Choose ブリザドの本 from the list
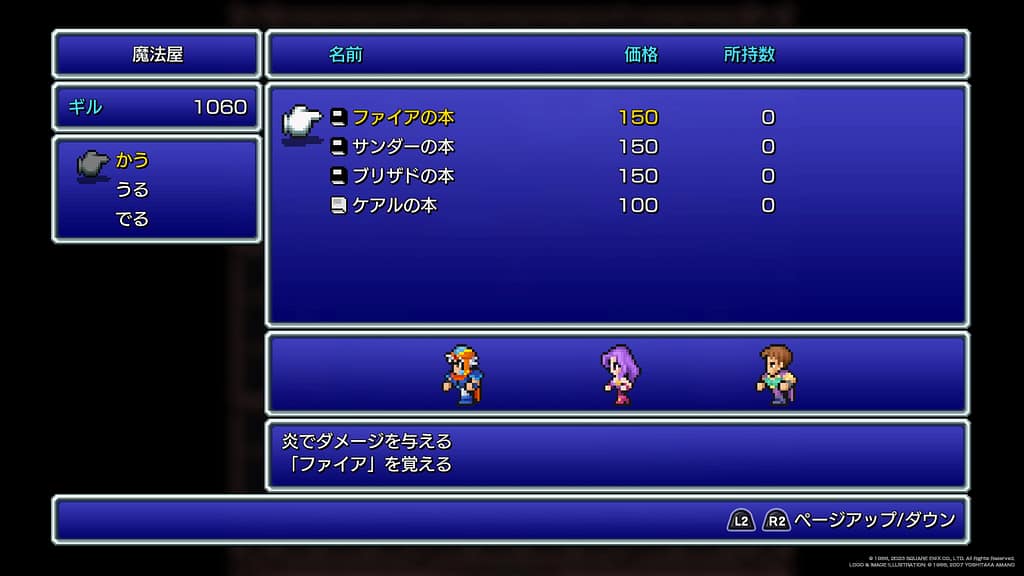The width and height of the screenshot is (1024, 576). [x=402, y=175]
